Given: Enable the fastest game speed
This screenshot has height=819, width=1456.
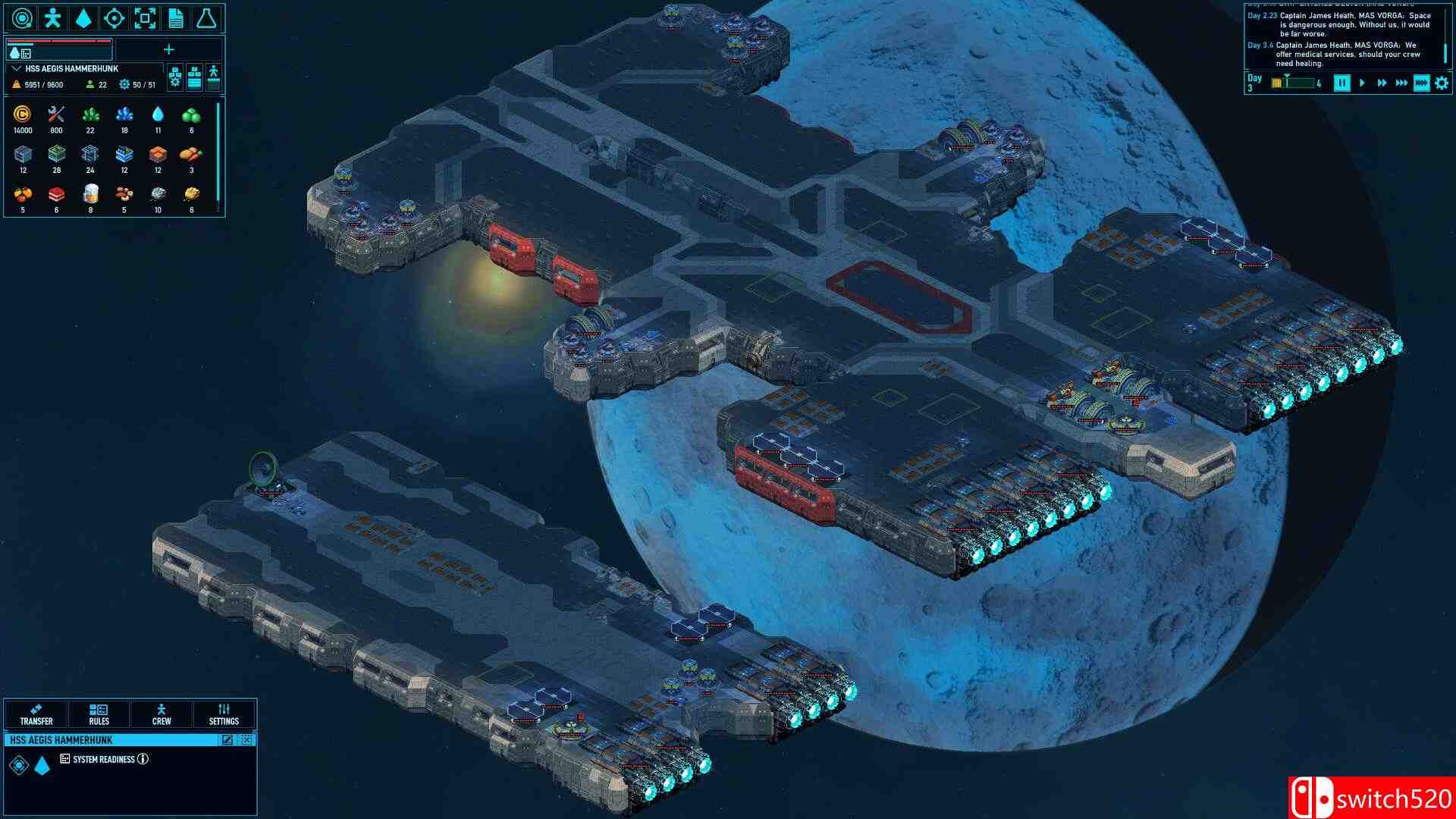Looking at the screenshot, I should pyautogui.click(x=1420, y=85).
